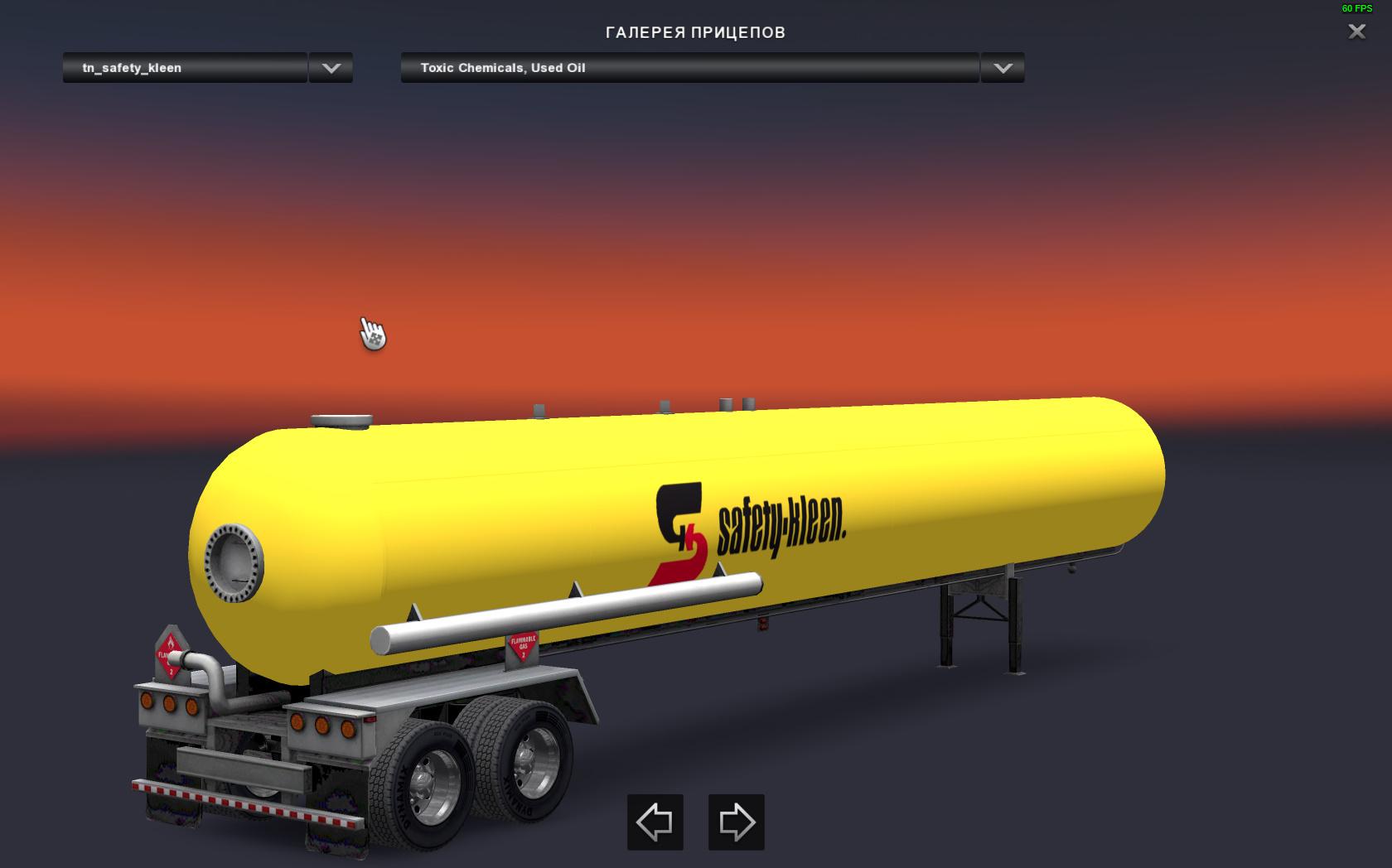The image size is (1392, 868).
Task: Click the chevron on the cargo type selector
Action: pos(1002,68)
